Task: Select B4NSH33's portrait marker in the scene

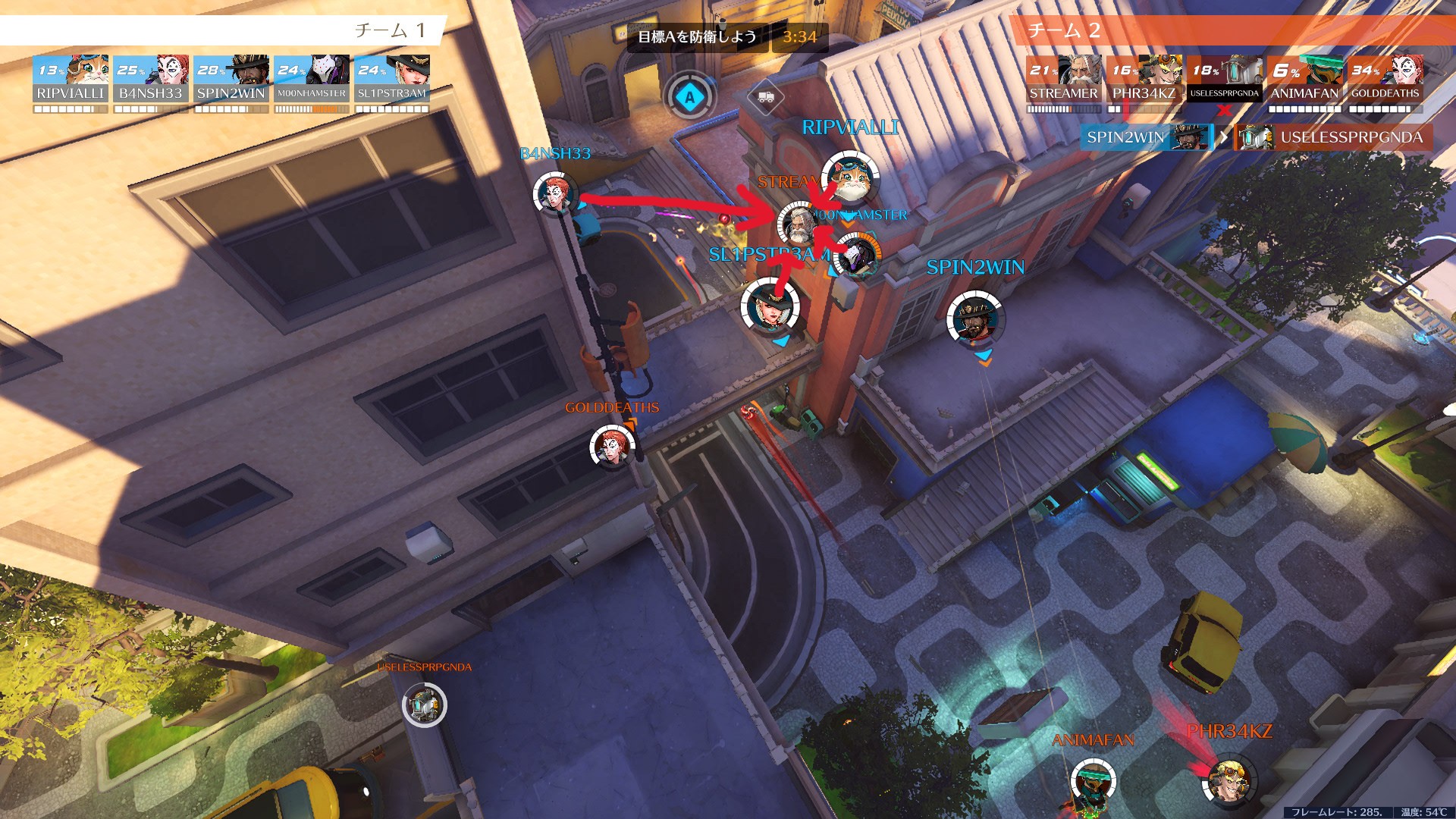Action: (554, 193)
